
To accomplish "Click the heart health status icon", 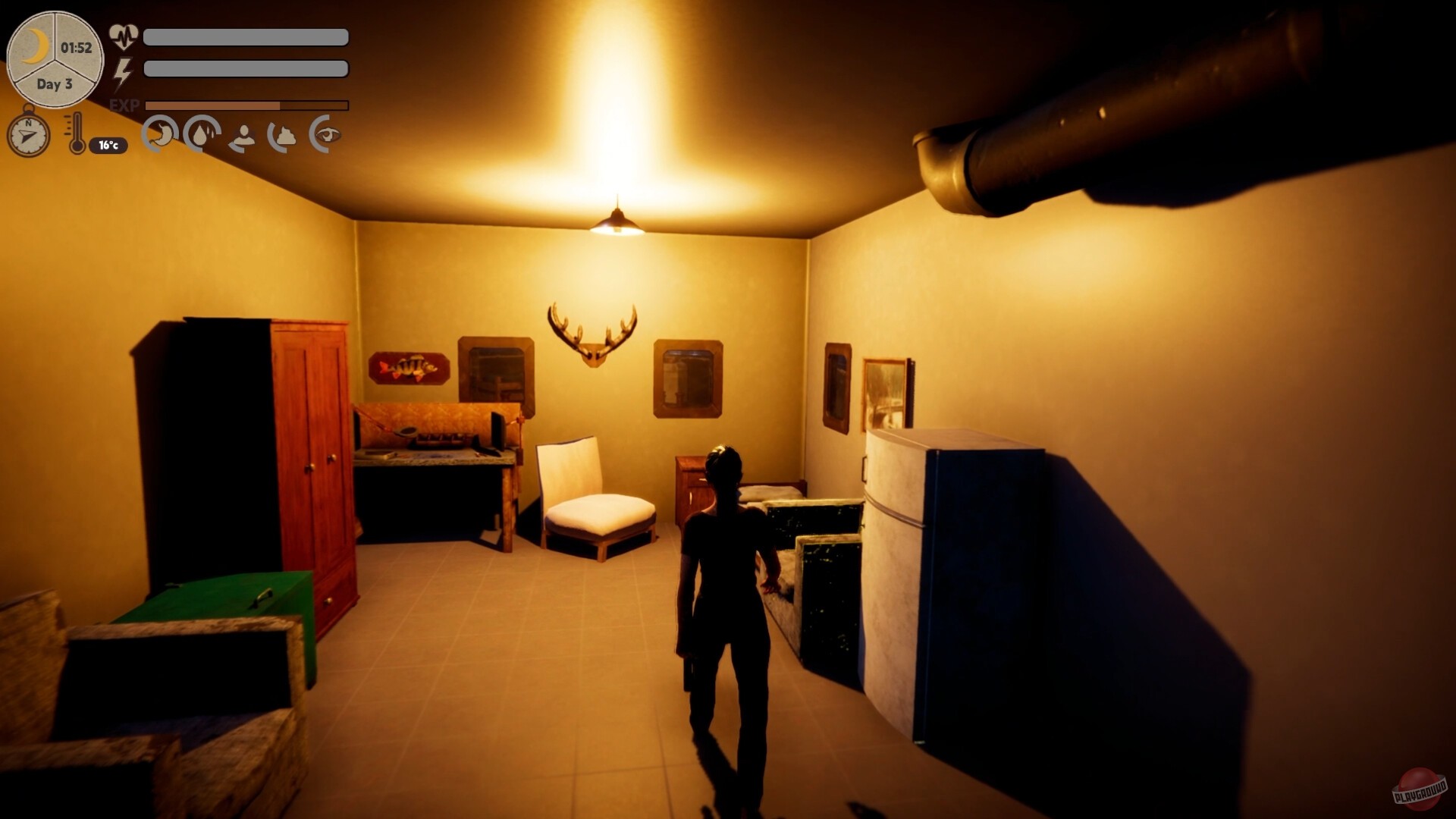I will coord(124,35).
